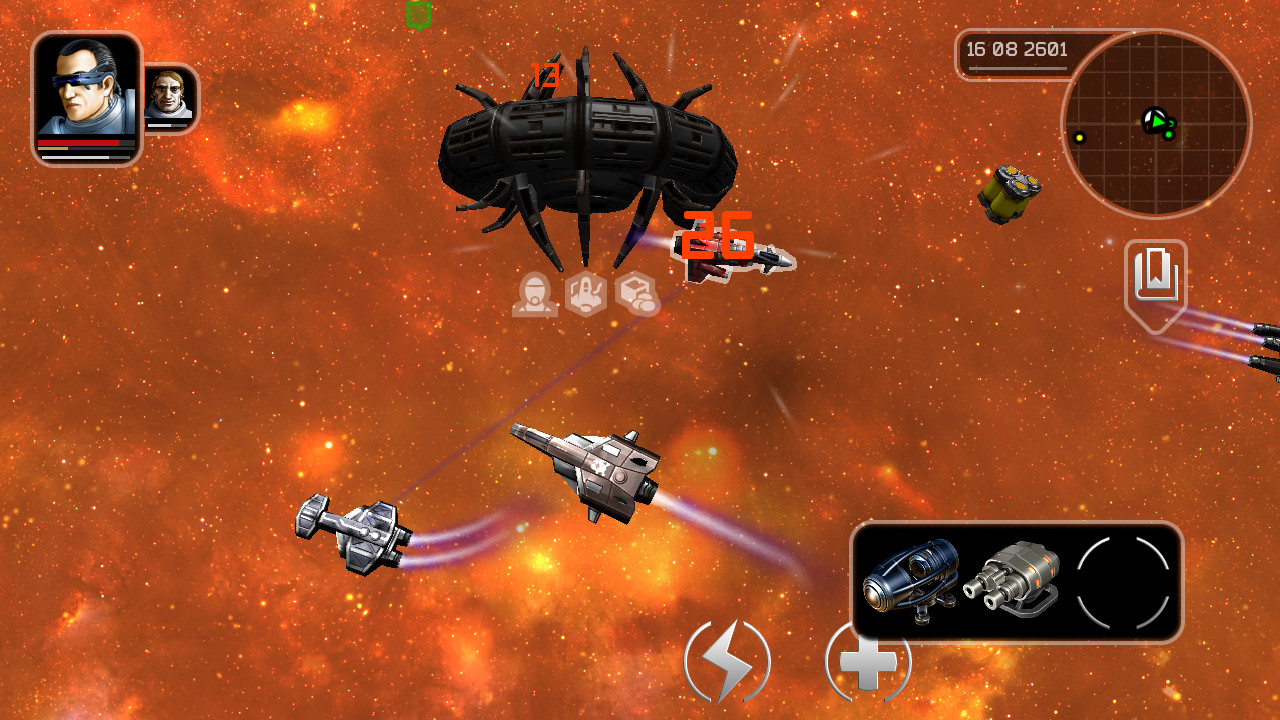Open the quest journal icon on the right

(x=1154, y=272)
